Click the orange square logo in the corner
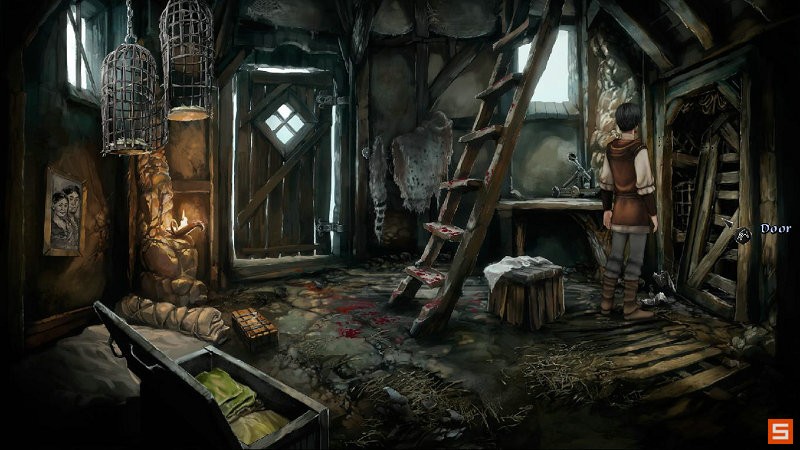The height and width of the screenshot is (450, 800). pos(780,431)
